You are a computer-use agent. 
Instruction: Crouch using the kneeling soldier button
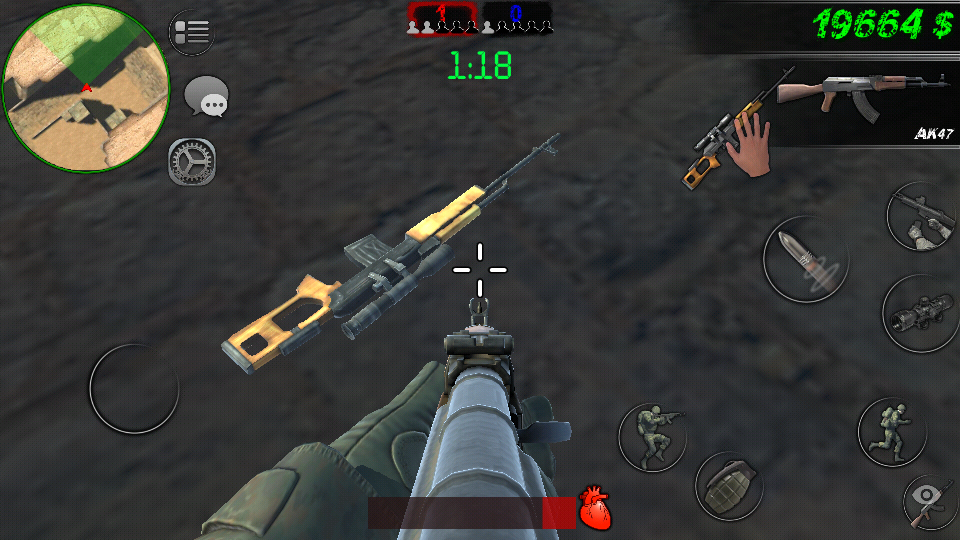(651, 436)
